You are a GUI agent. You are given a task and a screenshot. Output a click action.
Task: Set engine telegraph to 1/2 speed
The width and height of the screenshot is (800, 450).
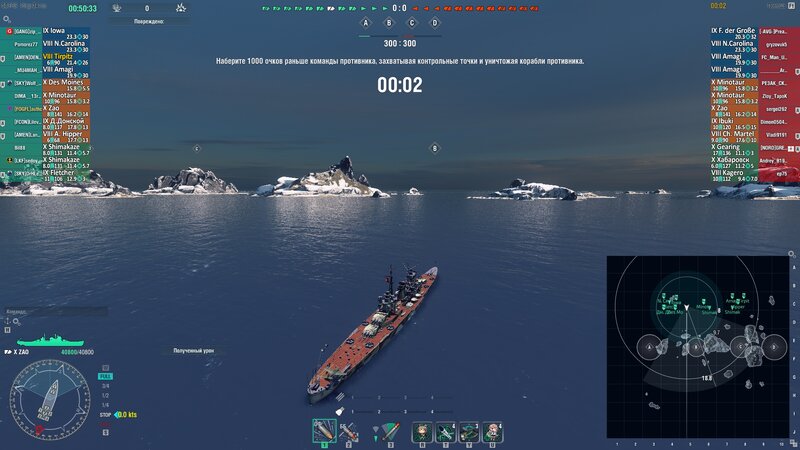105,393
